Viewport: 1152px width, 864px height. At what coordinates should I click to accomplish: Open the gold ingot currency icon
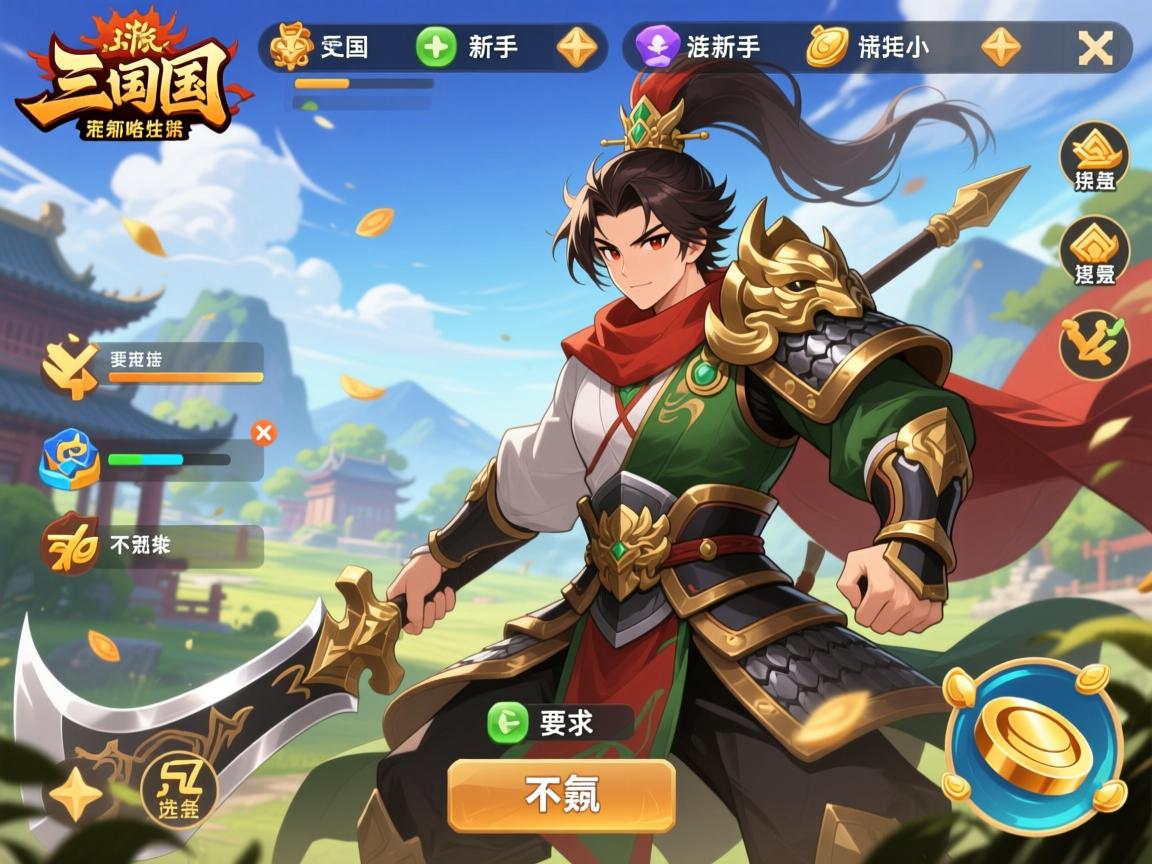(827, 47)
